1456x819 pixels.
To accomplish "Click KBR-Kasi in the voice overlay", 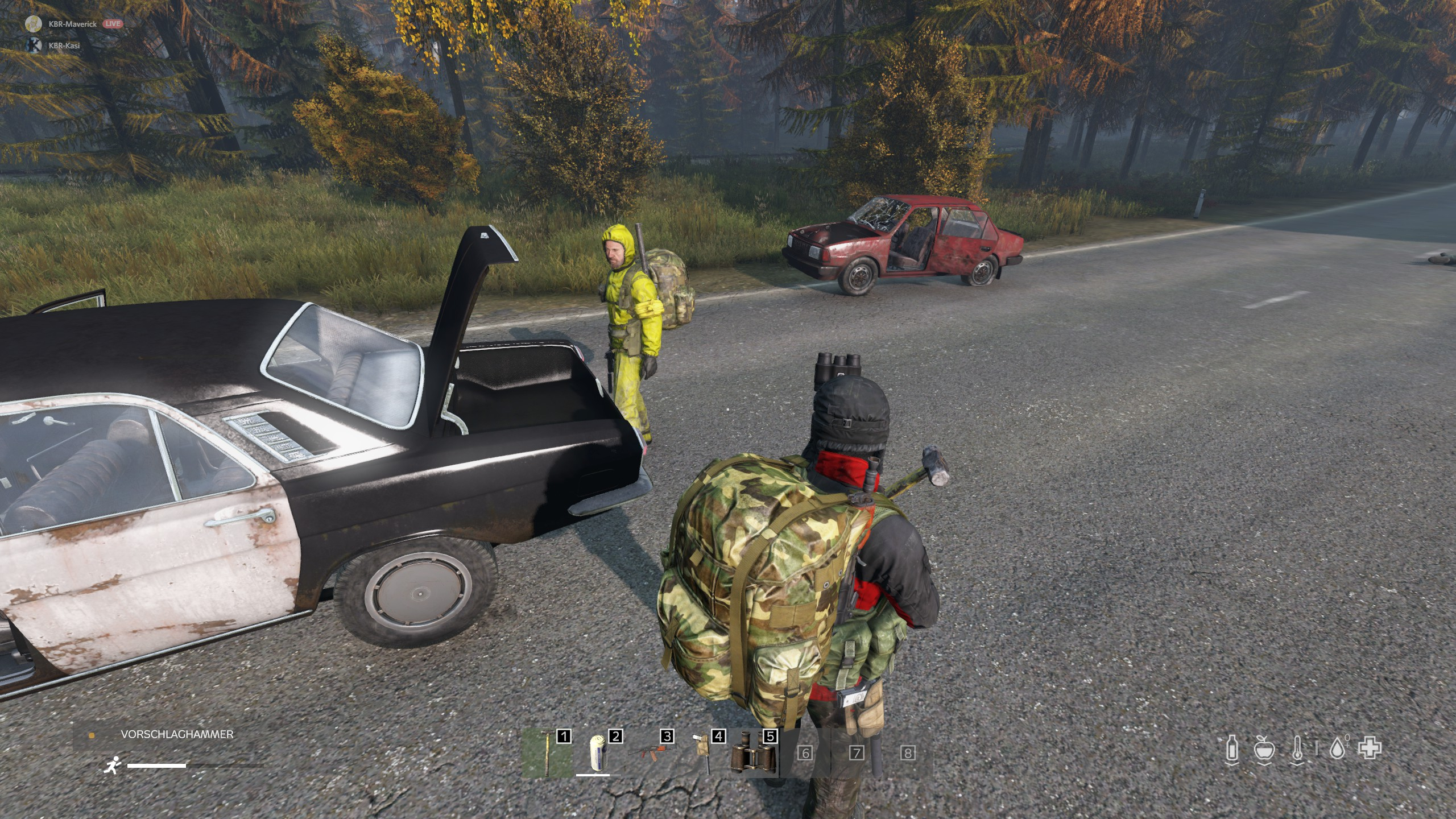I will [x=64, y=45].
